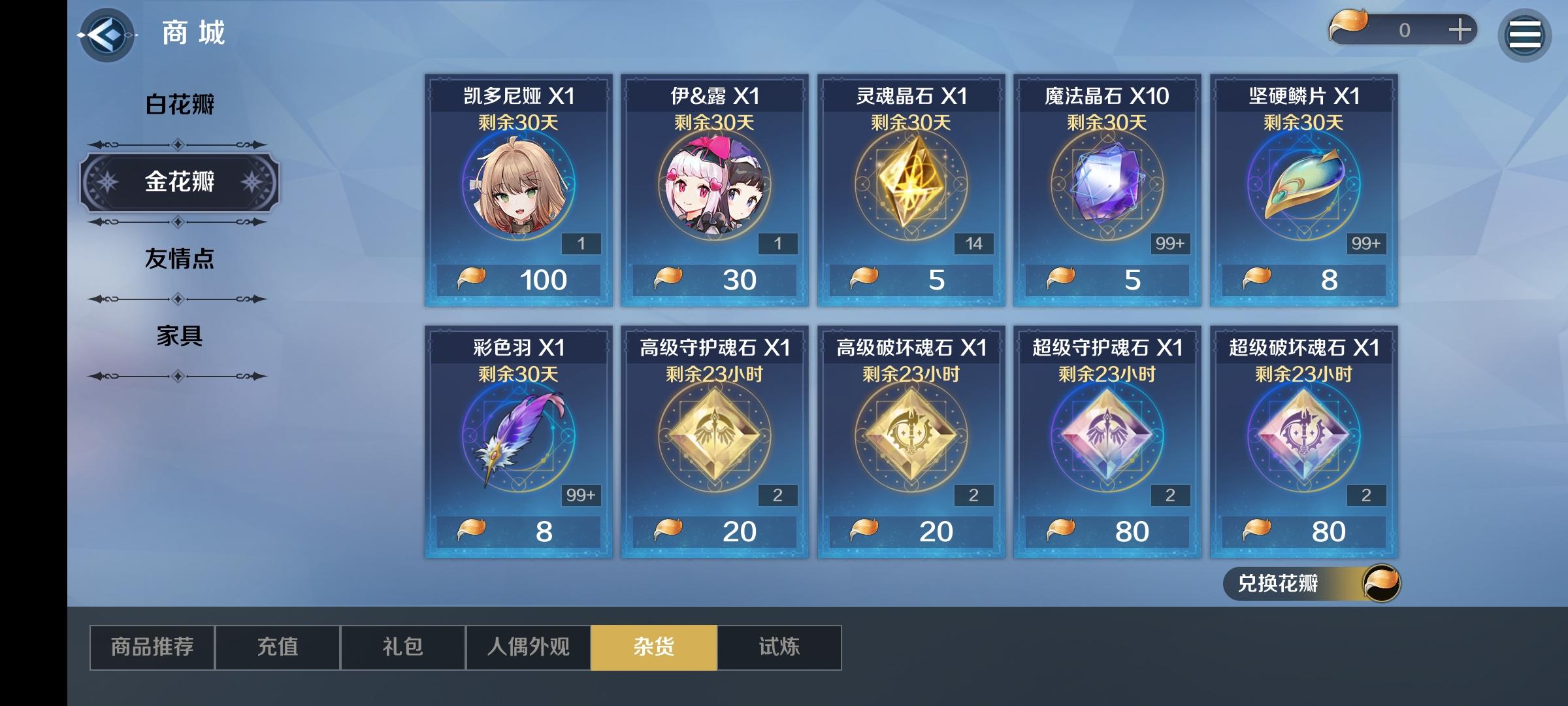Select the 家具 category in the sidebar
Viewport: 1568px width, 706px height.
point(180,339)
